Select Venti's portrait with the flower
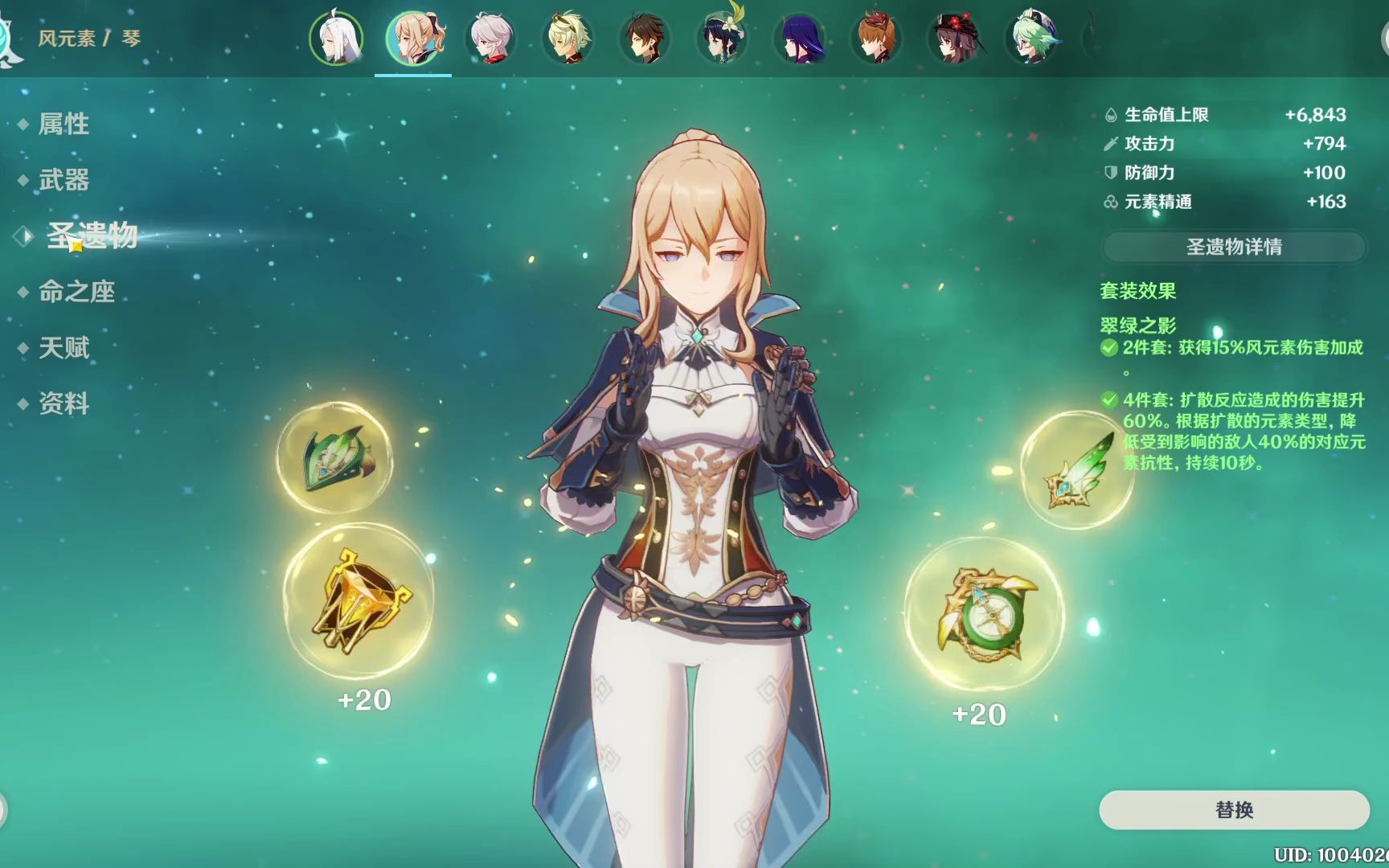This screenshot has height=868, width=1389. pyautogui.click(x=722, y=38)
